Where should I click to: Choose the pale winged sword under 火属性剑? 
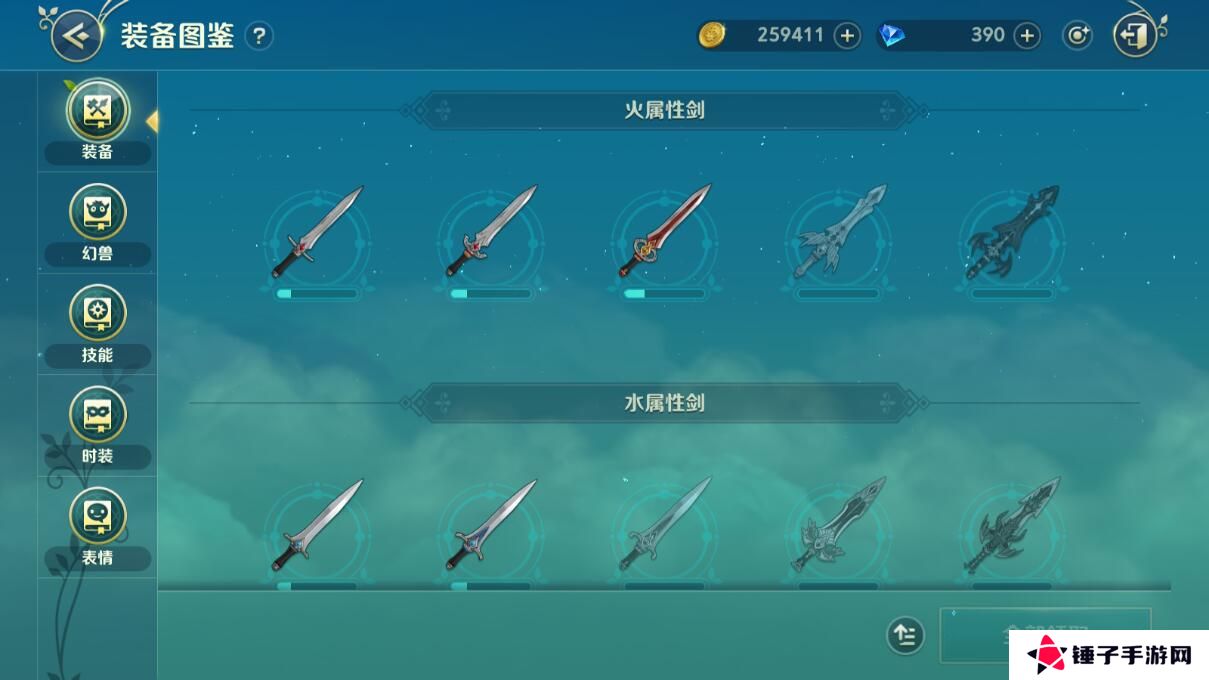[839, 232]
